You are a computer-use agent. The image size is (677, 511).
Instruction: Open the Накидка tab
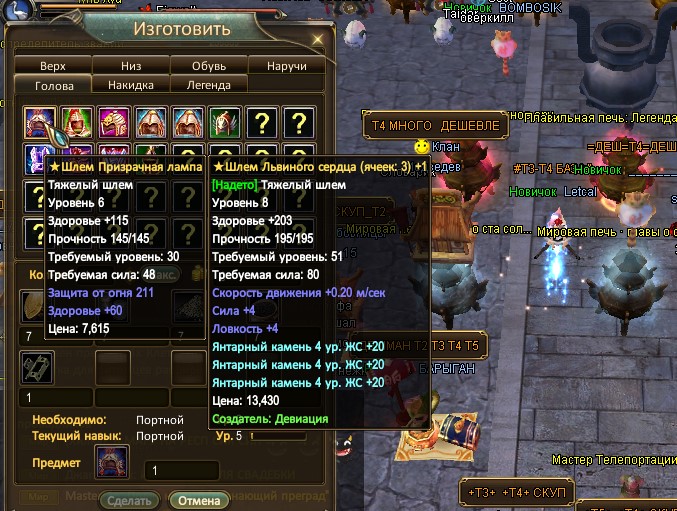(131, 85)
